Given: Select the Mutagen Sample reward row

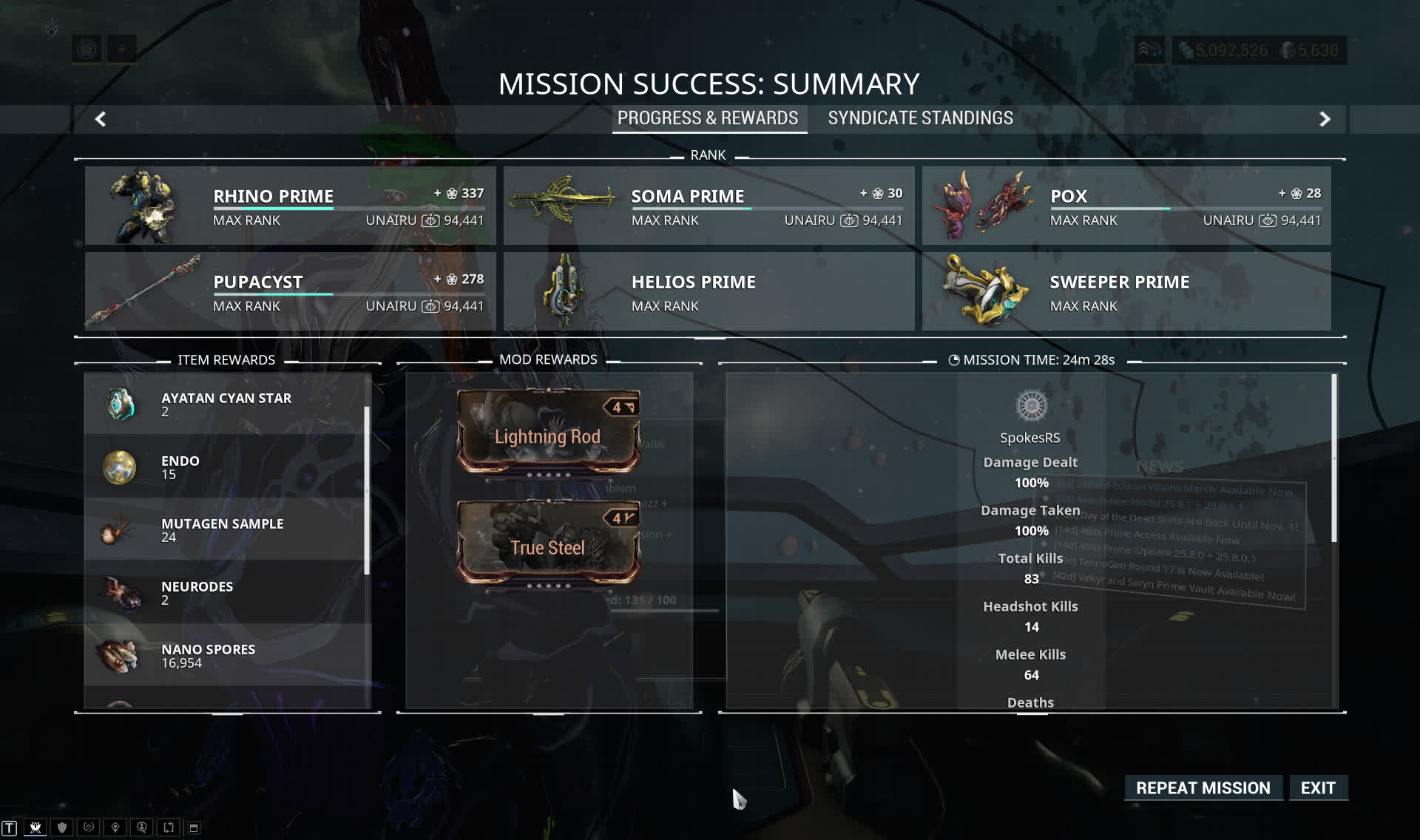Looking at the screenshot, I should pos(226,529).
